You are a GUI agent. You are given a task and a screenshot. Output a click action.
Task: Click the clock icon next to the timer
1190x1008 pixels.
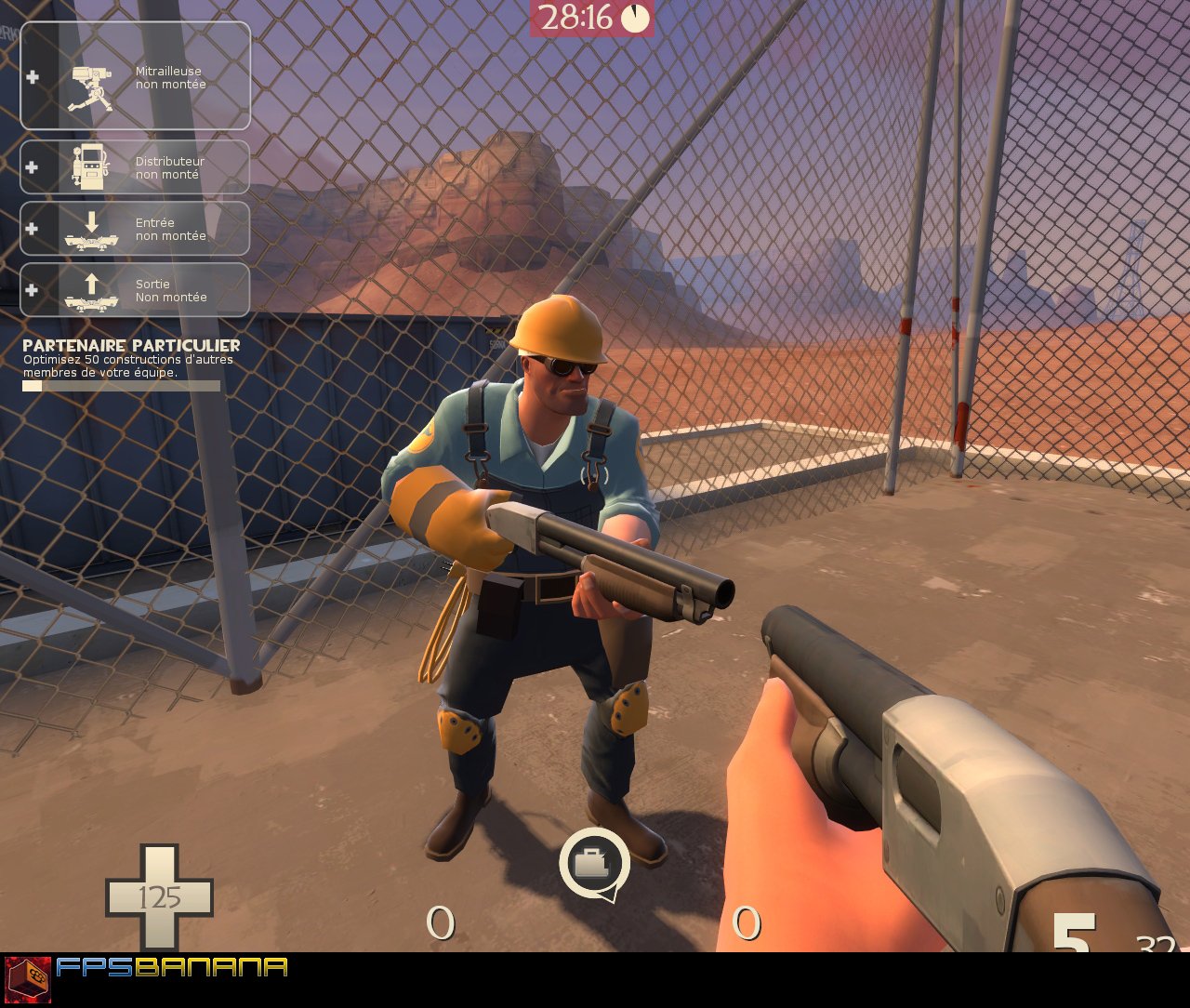[x=636, y=16]
